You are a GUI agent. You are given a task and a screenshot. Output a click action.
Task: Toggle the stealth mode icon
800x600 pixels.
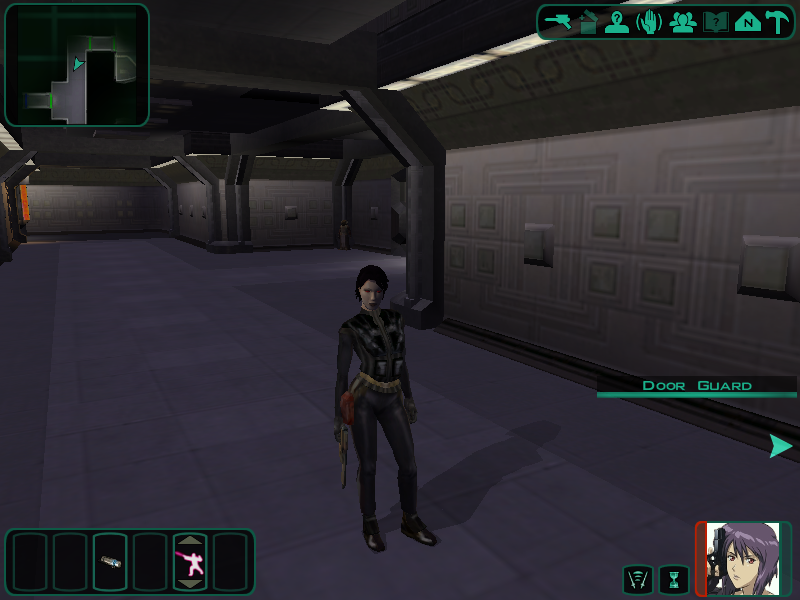(637, 579)
